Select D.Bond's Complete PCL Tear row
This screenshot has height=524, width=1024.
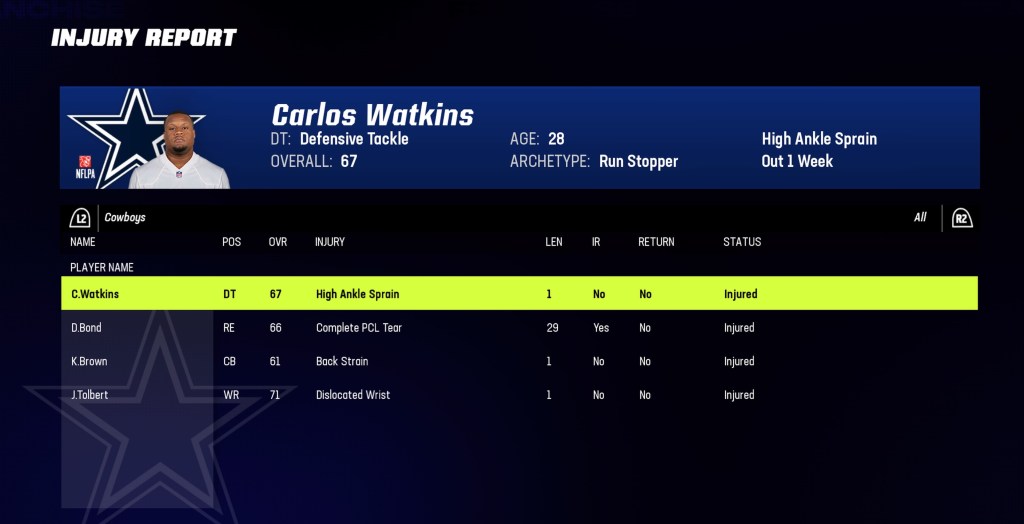(x=518, y=328)
